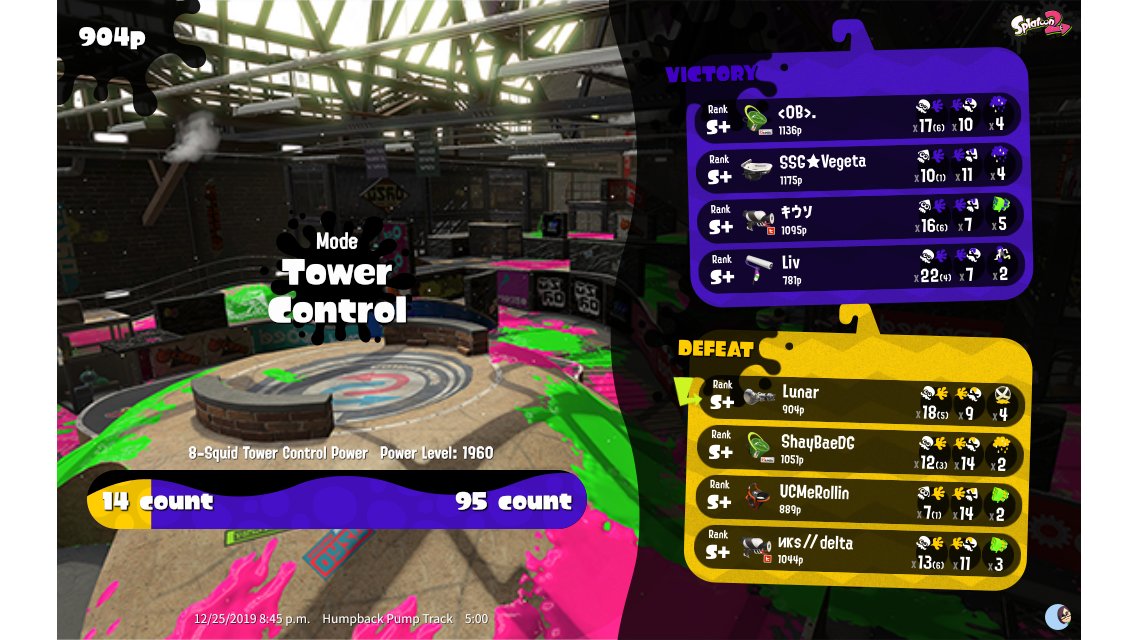Open SSG★Vegeta's player row

coord(858,167)
